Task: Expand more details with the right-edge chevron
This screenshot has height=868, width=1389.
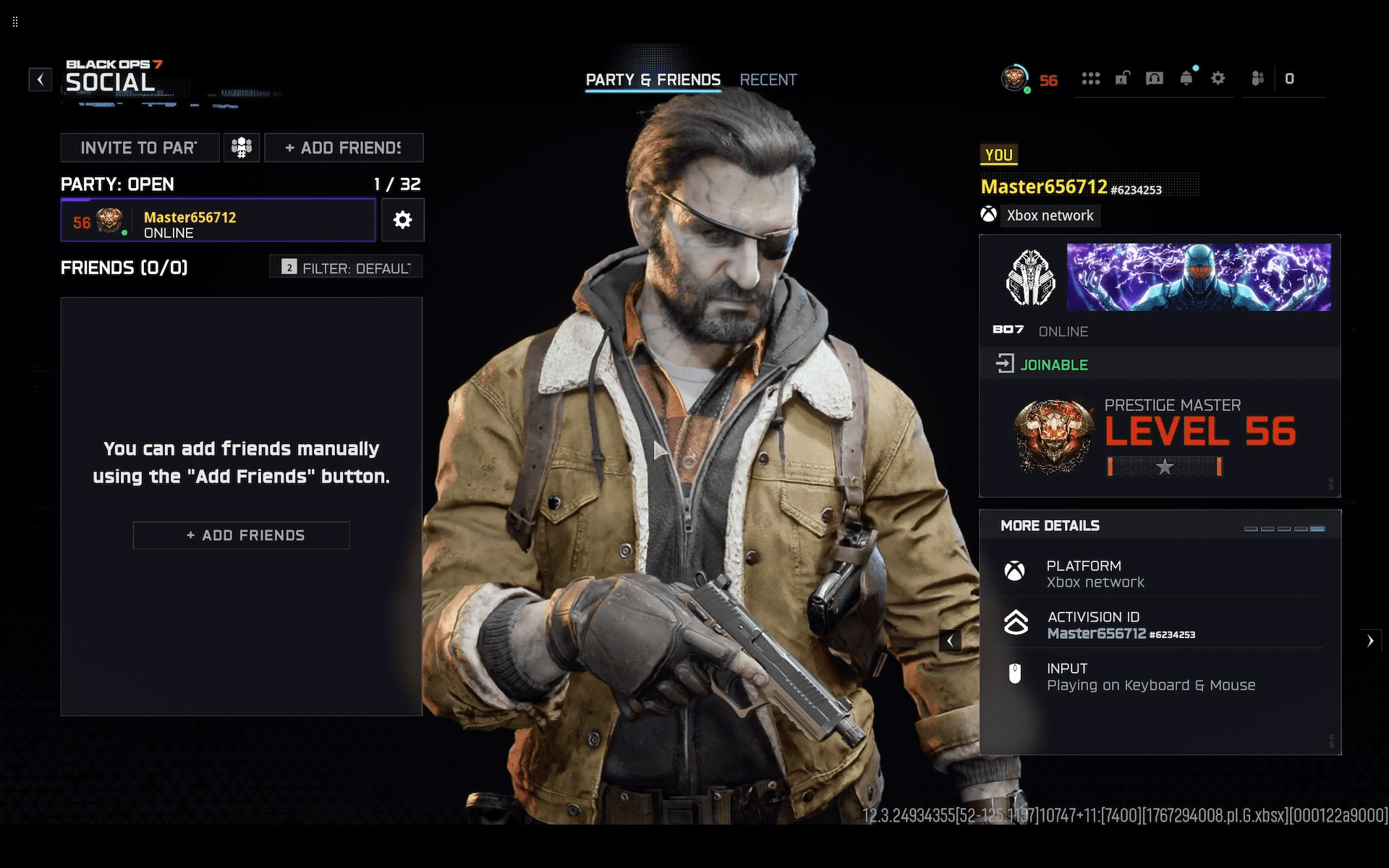Action: 1371,640
